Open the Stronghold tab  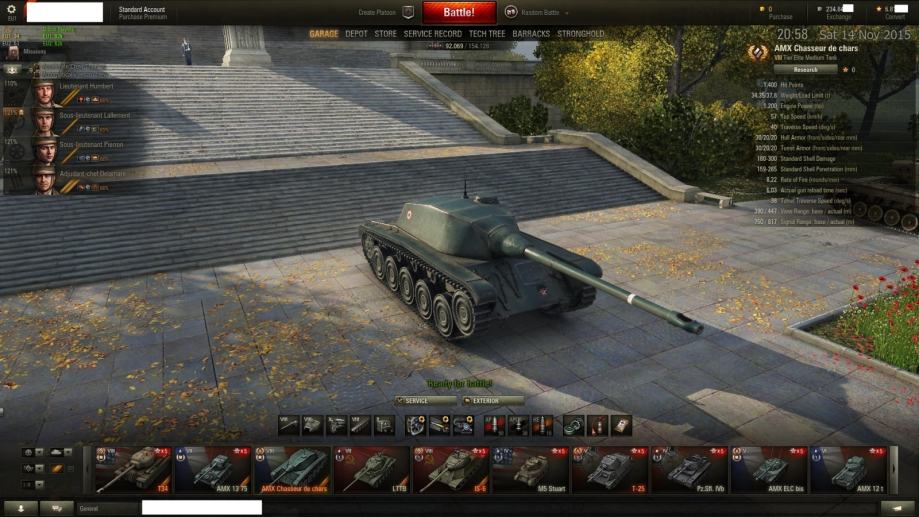[x=580, y=34]
